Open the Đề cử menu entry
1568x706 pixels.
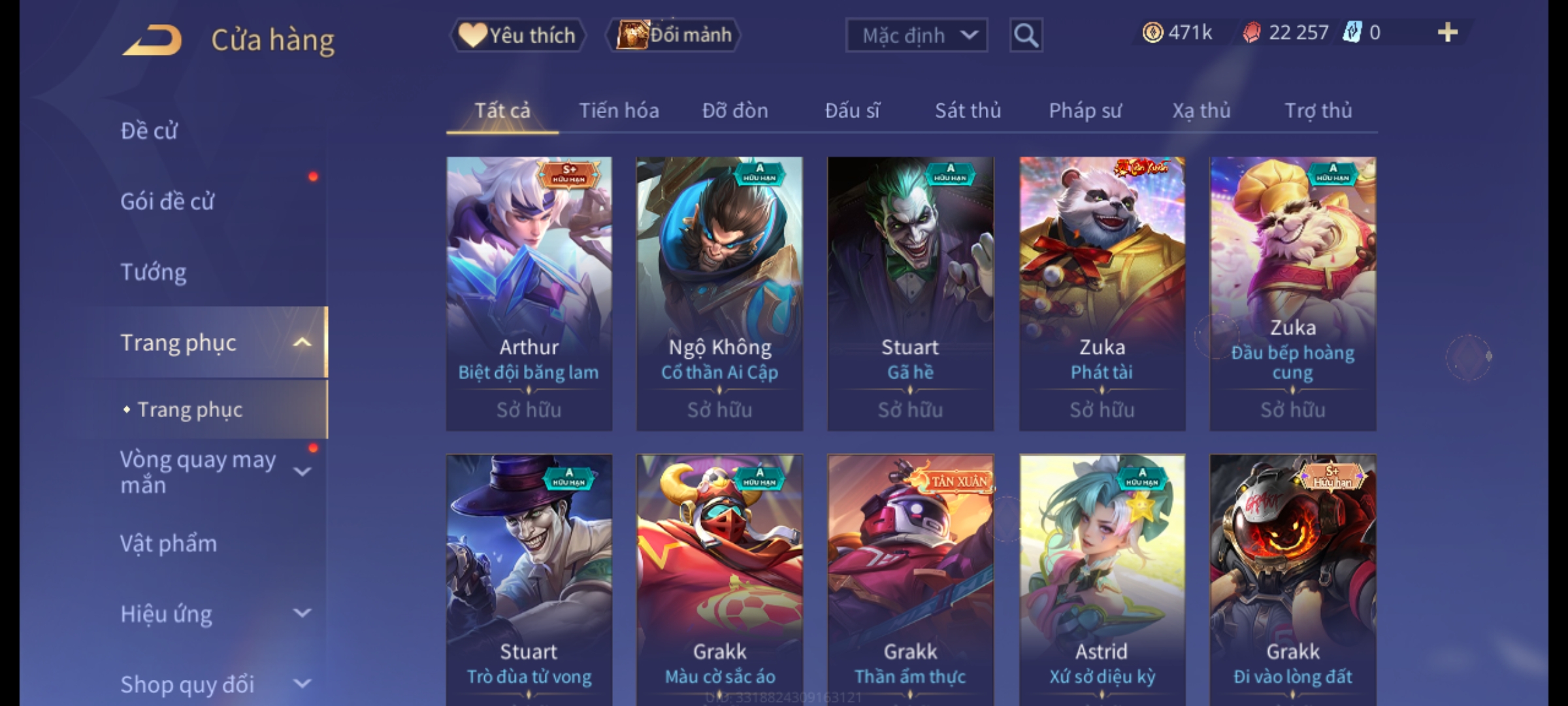pyautogui.click(x=149, y=131)
